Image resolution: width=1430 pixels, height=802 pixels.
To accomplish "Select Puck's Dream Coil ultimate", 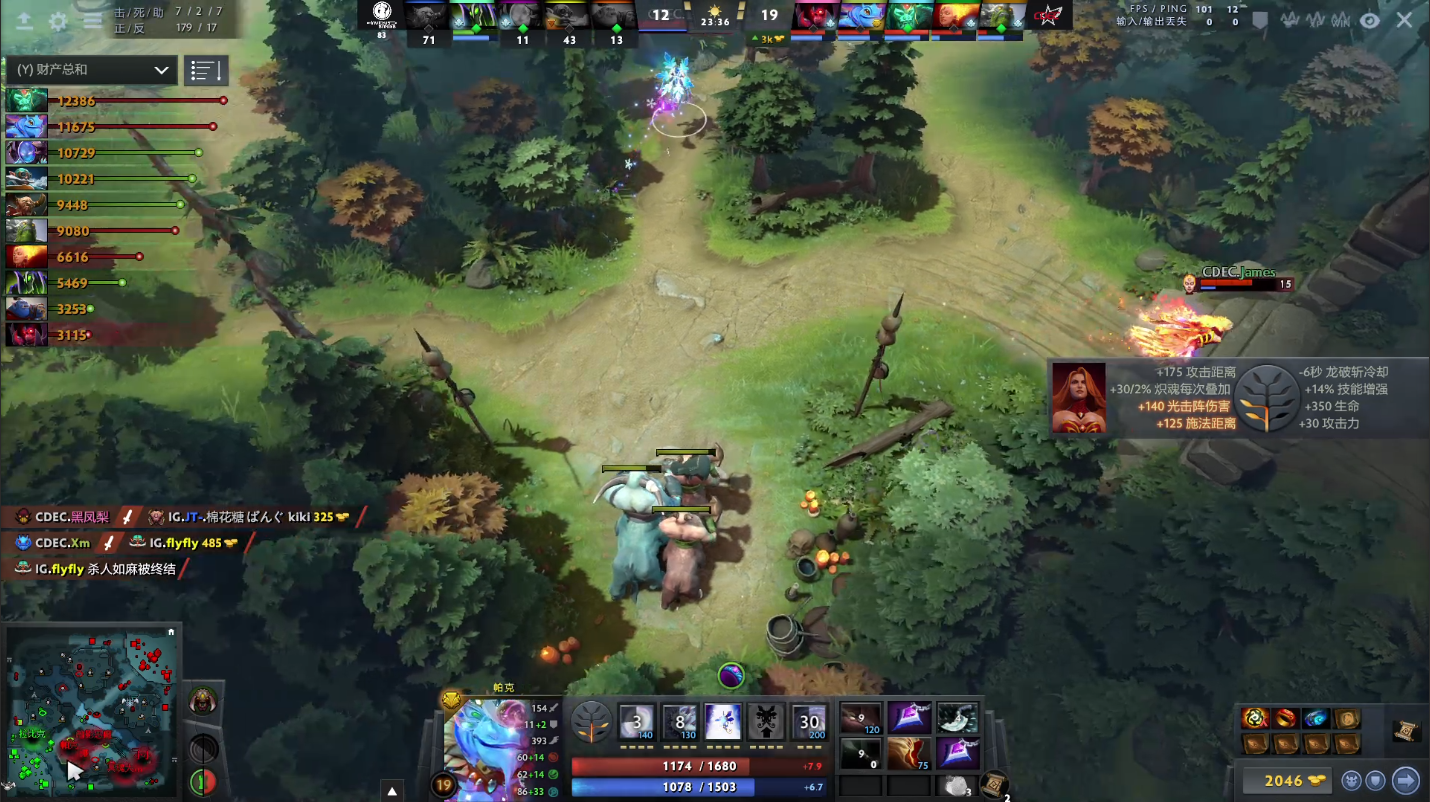I will (809, 721).
